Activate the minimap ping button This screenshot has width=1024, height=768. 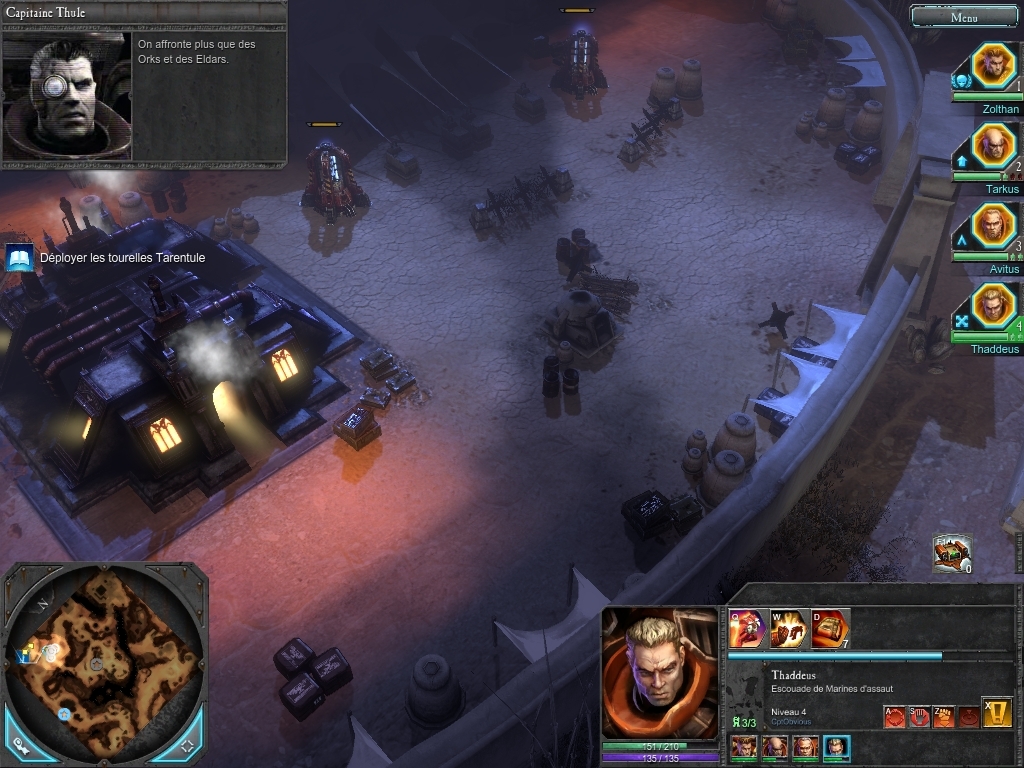pos(22,746)
